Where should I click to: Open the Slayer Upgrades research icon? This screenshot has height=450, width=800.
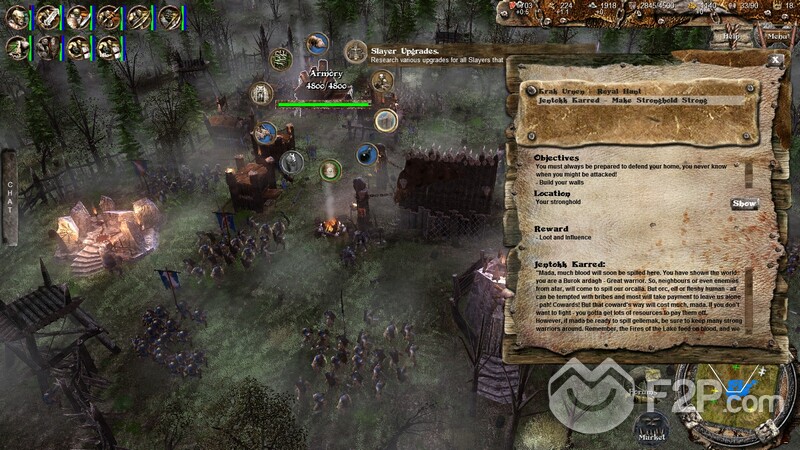355,51
